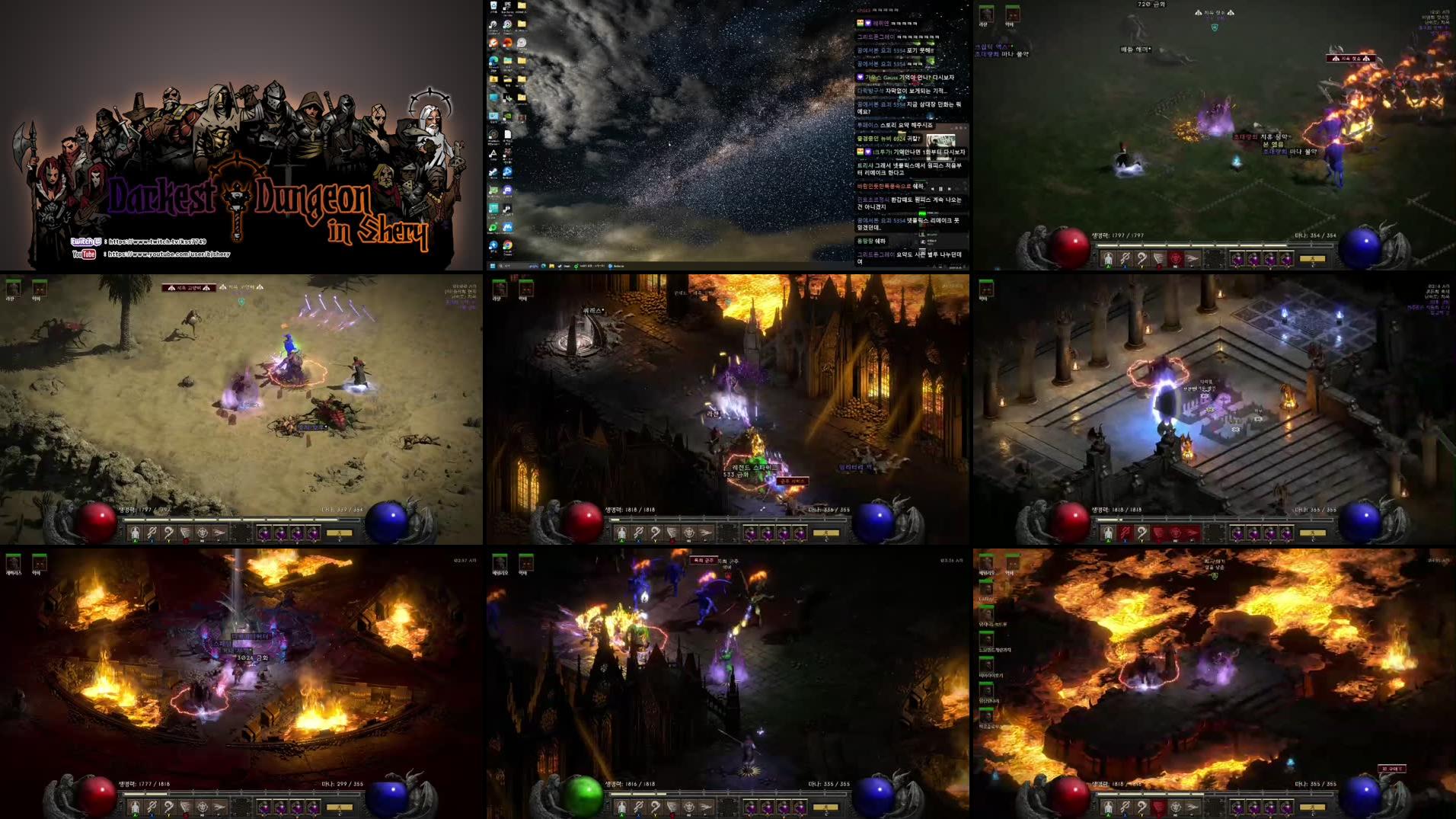Open File Explorer from the taskbar
This screenshot has width=1456, height=819.
point(551,266)
